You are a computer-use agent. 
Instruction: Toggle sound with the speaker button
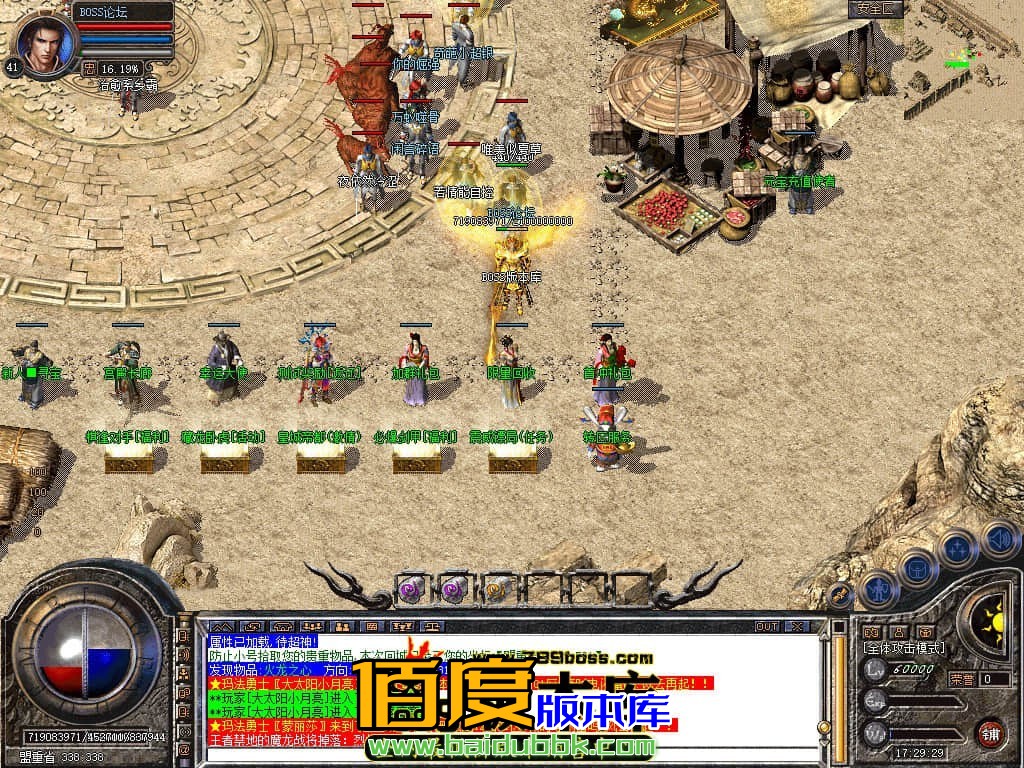tap(998, 539)
